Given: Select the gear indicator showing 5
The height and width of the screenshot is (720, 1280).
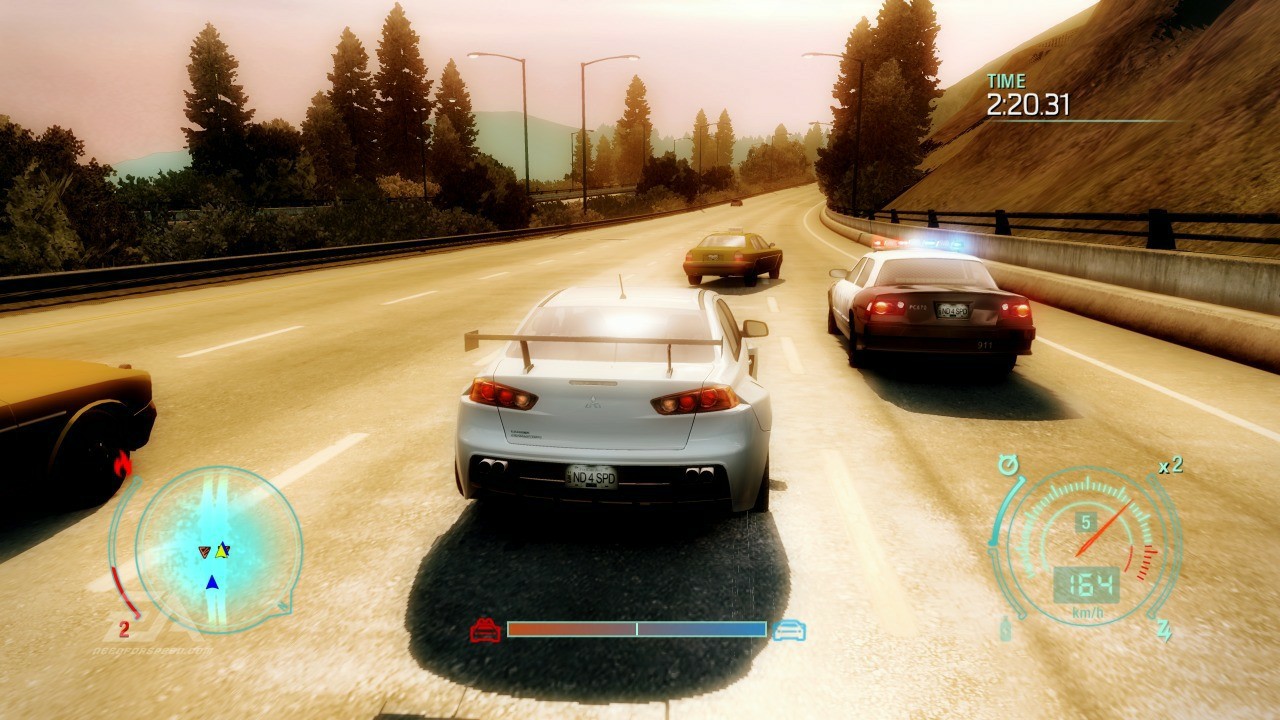Looking at the screenshot, I should 1087,520.
